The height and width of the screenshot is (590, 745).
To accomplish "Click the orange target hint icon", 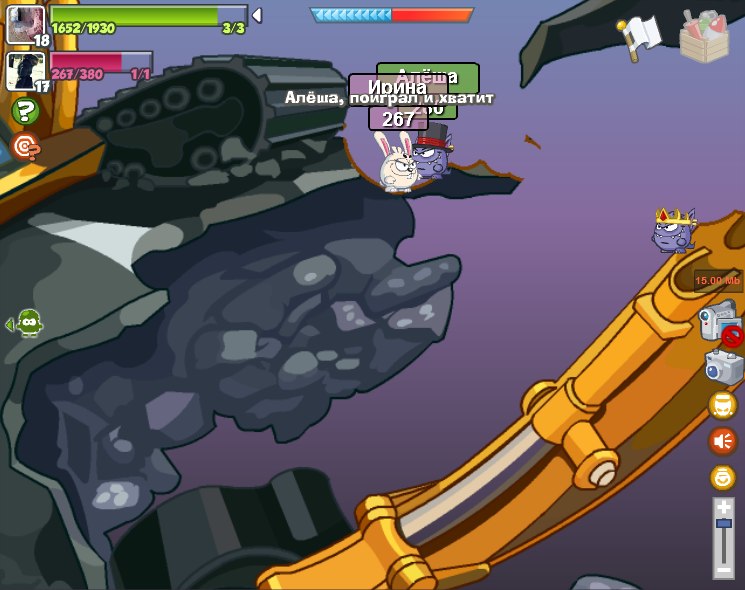I will [x=25, y=148].
